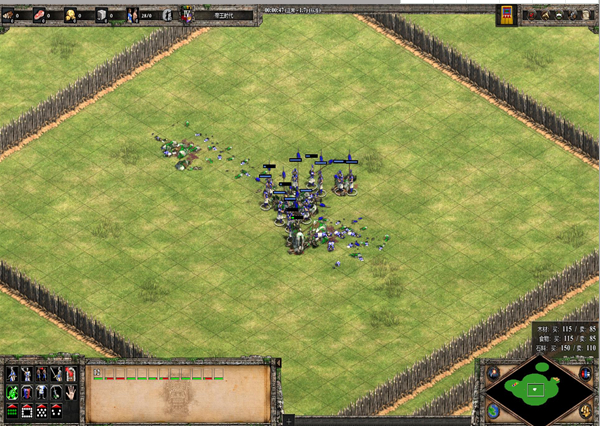This screenshot has height=426, width=600.
Task: Open the orange tech tree button top right
Action: 506,13
